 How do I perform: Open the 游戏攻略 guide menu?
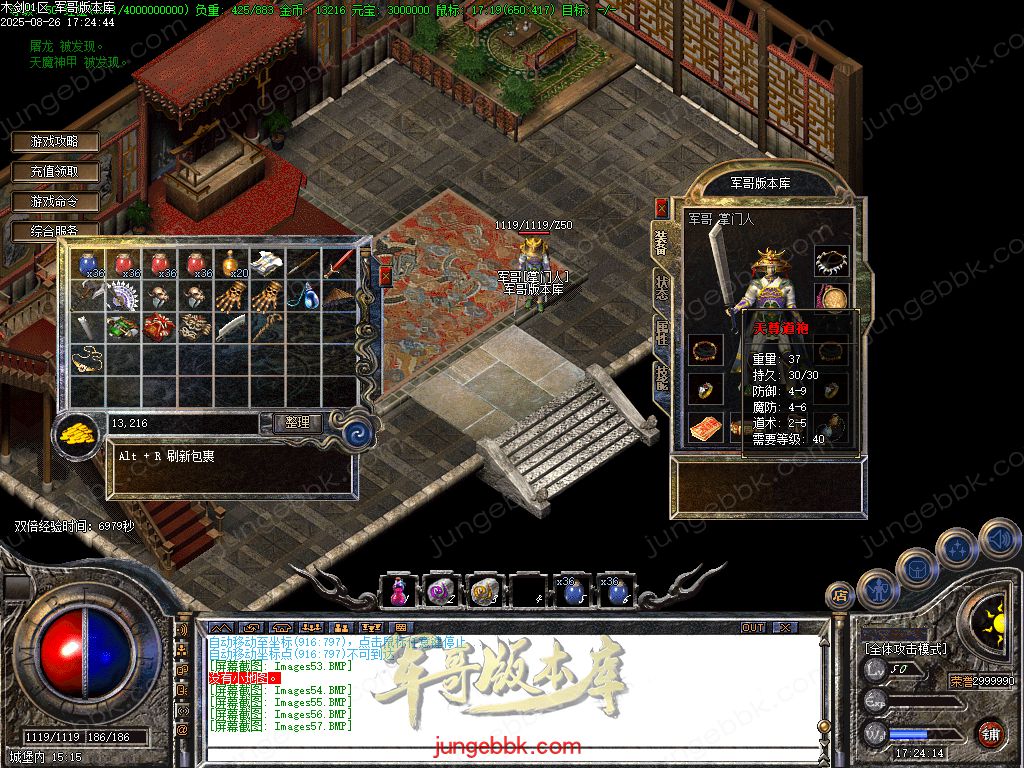point(54,142)
